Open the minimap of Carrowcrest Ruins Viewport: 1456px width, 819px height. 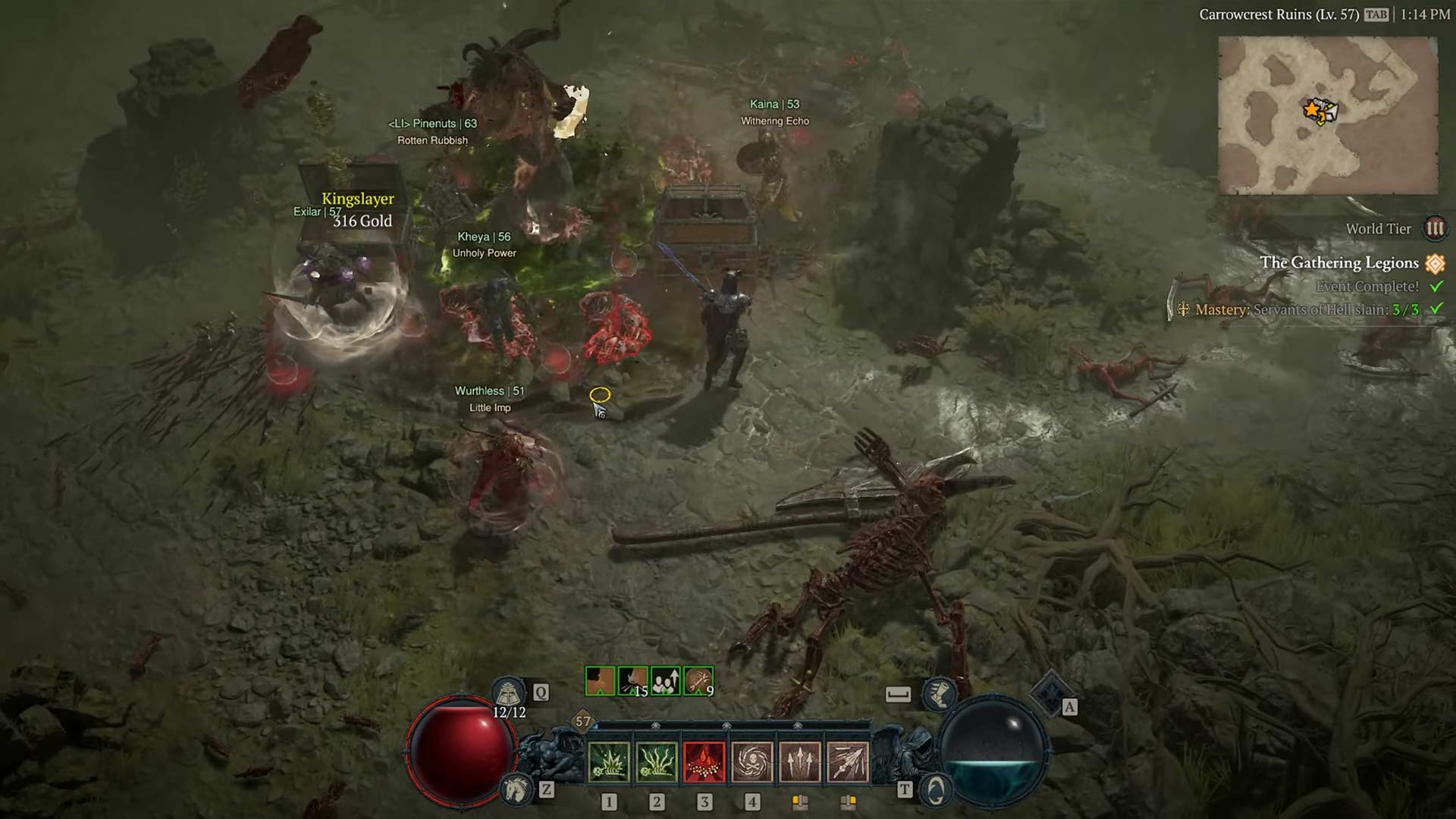coord(1328,115)
